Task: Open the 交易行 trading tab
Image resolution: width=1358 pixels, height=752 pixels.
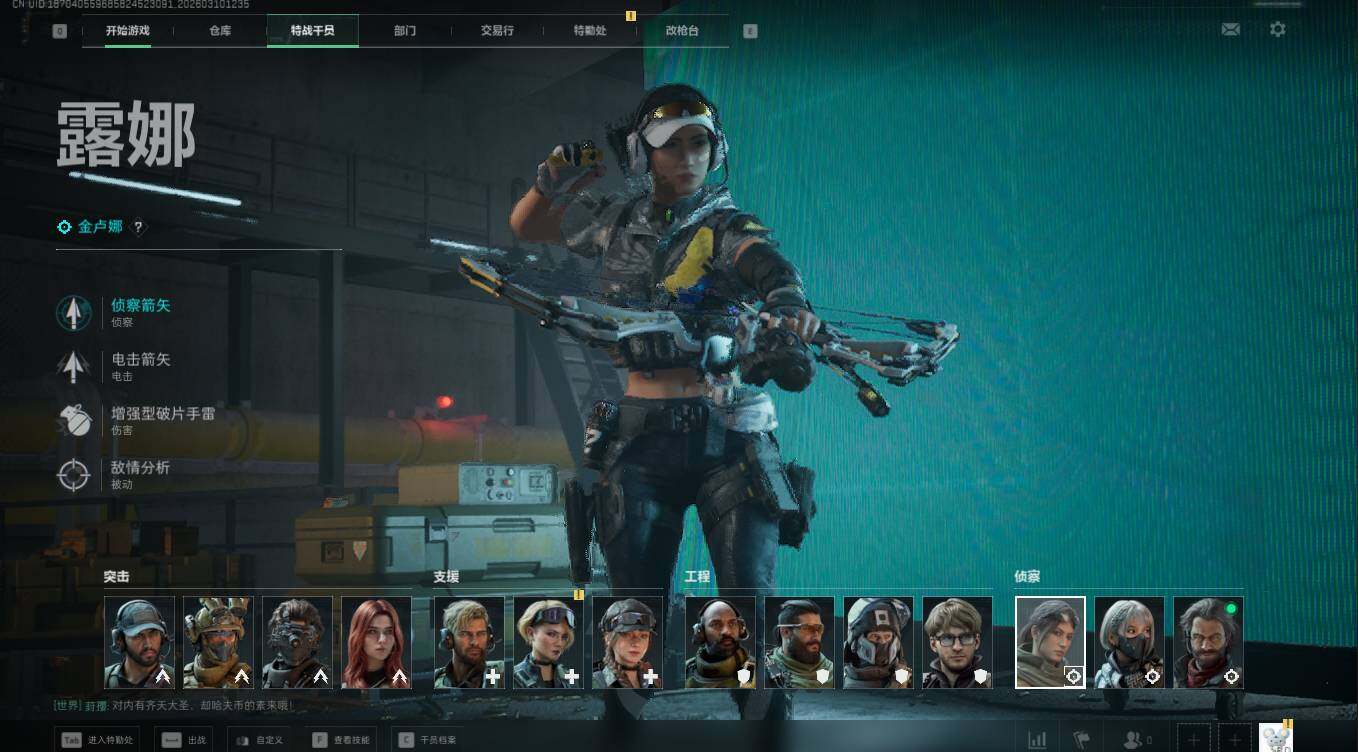Action: point(497,31)
